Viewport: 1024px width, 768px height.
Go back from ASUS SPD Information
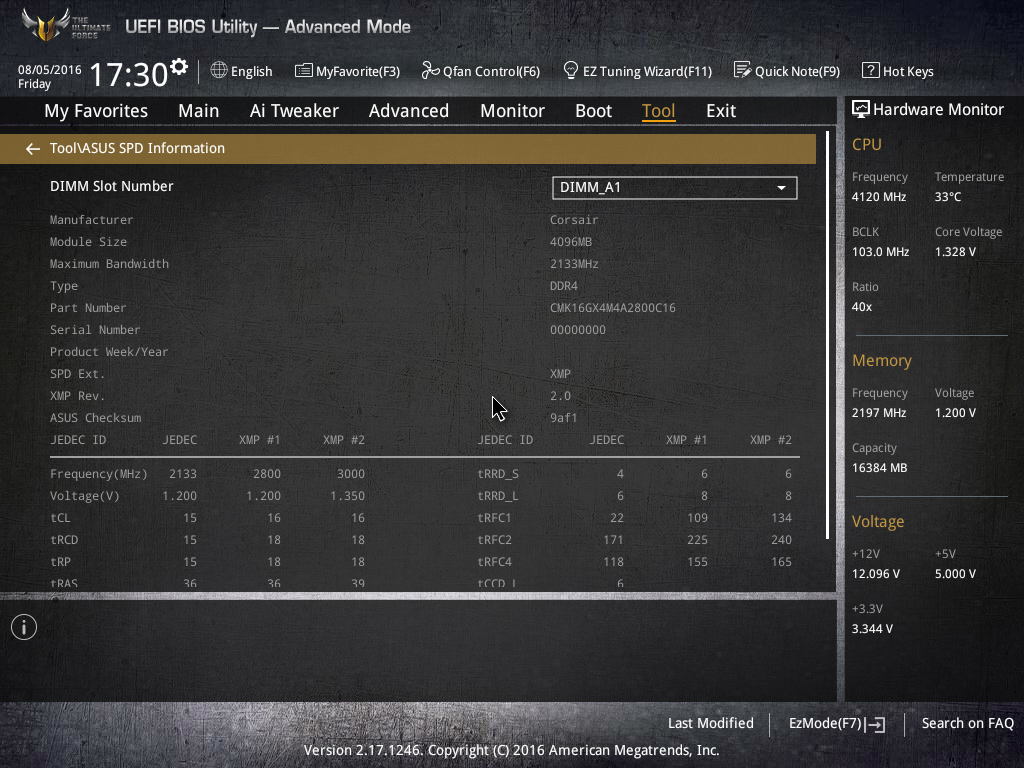[33, 149]
